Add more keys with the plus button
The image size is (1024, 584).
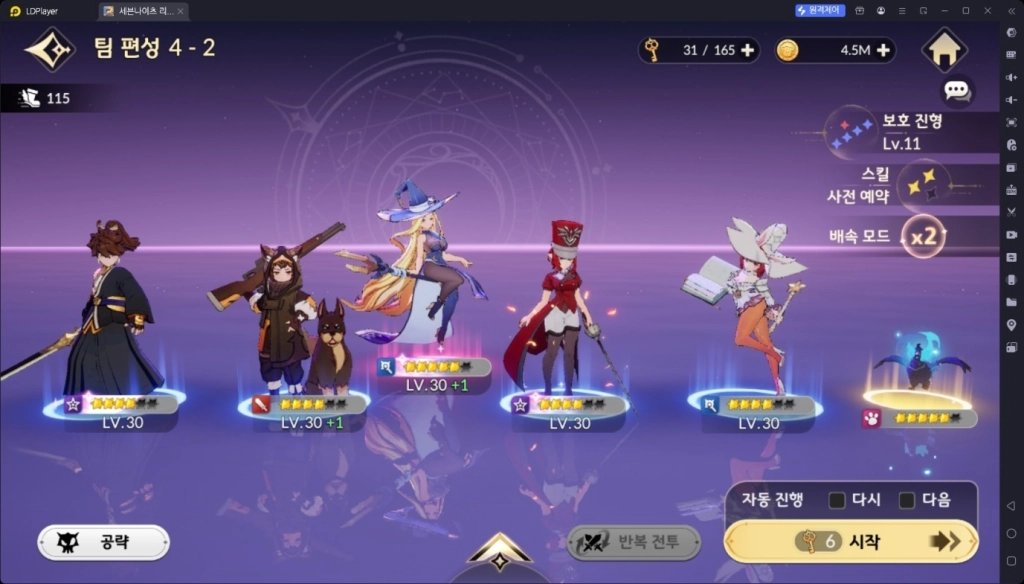pyautogui.click(x=748, y=51)
